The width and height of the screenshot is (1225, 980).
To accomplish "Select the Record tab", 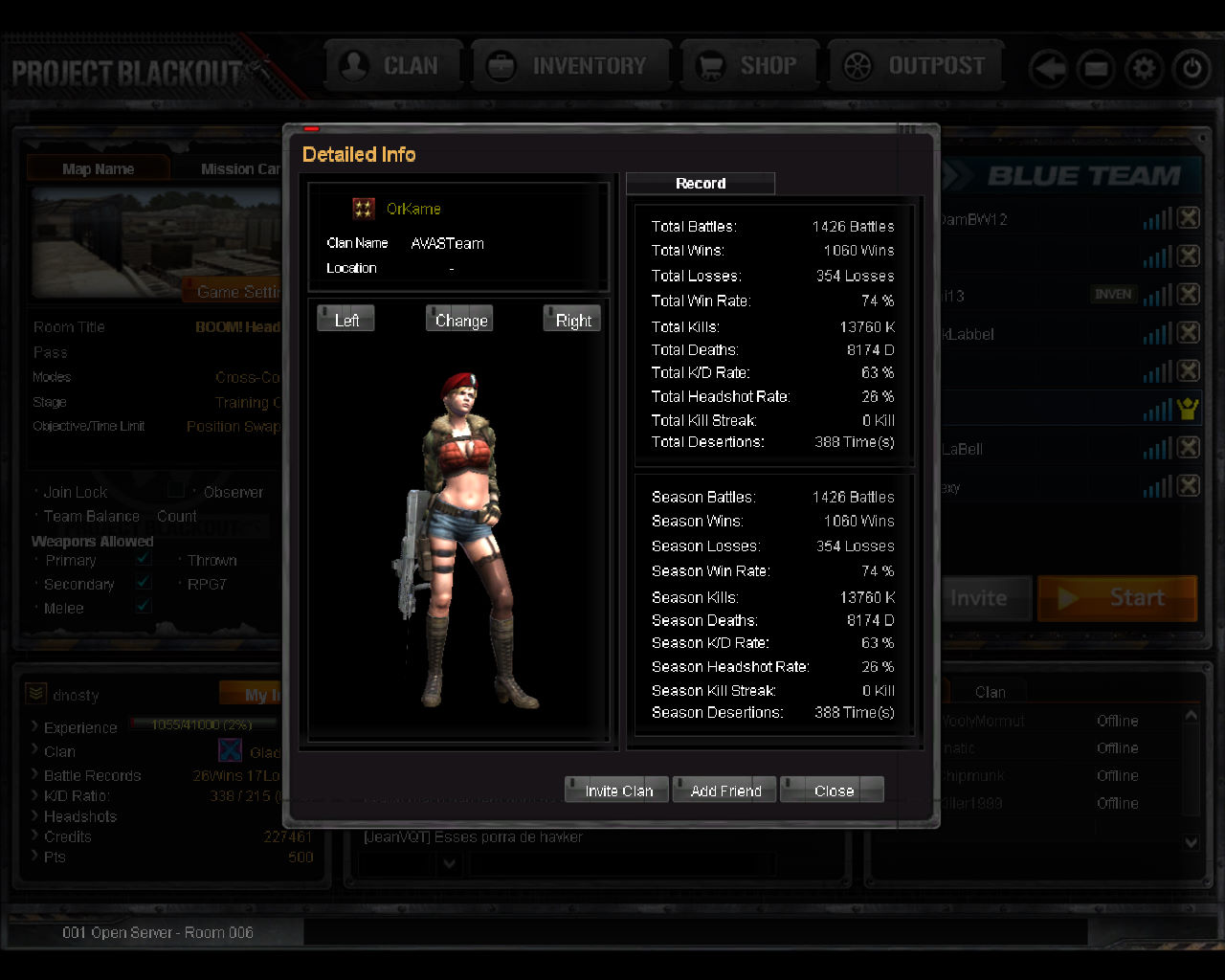I will pos(701,183).
